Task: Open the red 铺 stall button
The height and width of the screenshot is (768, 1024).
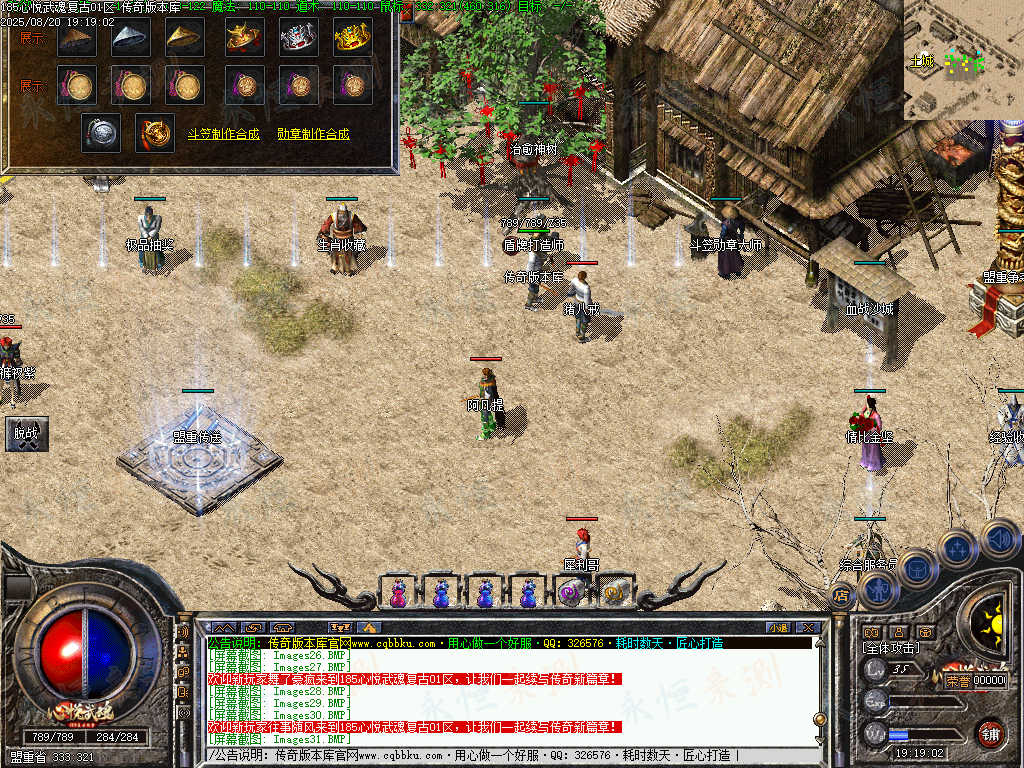Action: [x=990, y=734]
